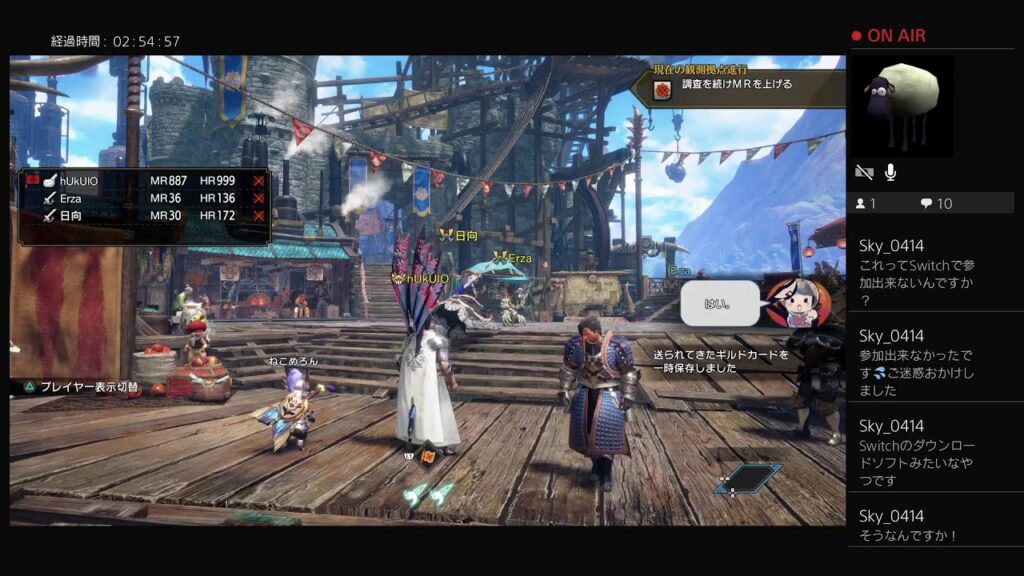Screen dimensions: 1024x576
Task: Open the sheep broadcaster avatar thumbnail
Action: pos(901,106)
